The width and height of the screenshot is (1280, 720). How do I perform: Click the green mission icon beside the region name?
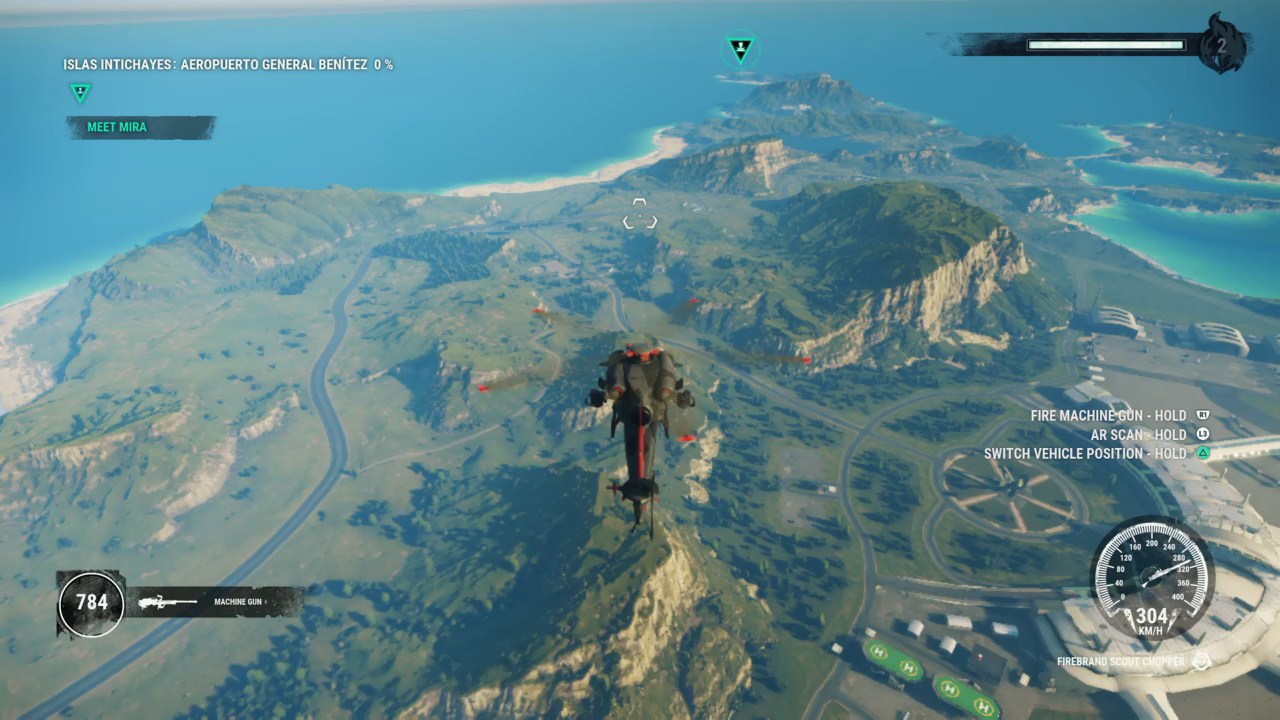click(x=80, y=93)
